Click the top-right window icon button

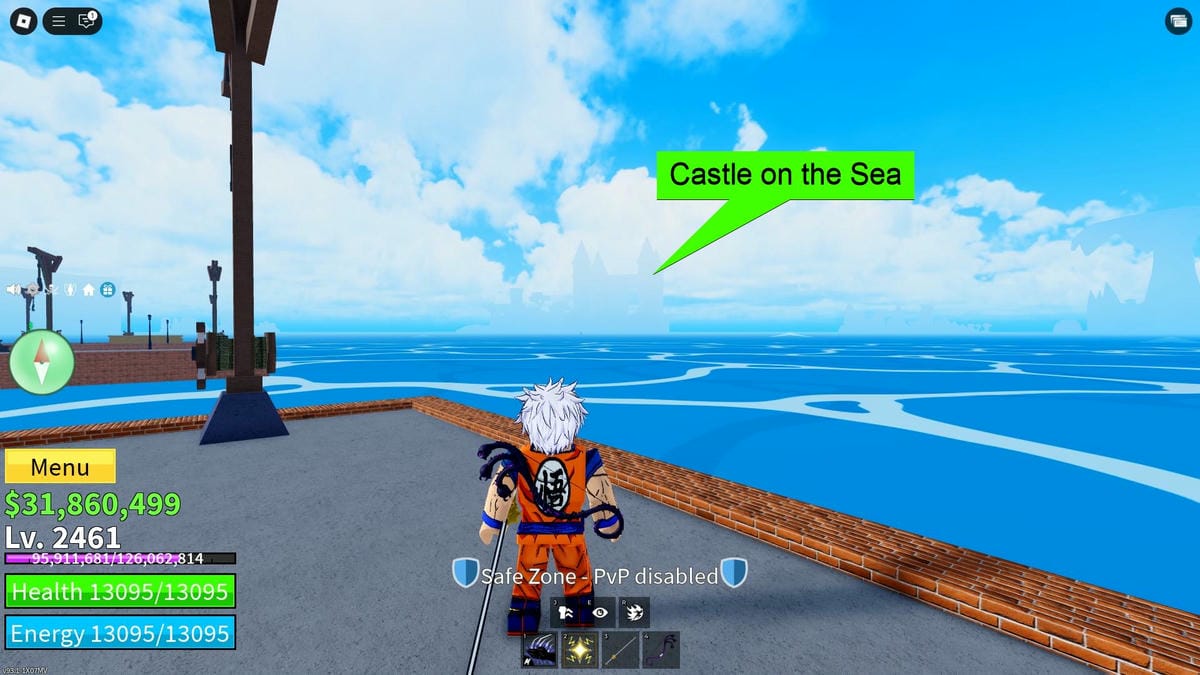(x=1177, y=22)
